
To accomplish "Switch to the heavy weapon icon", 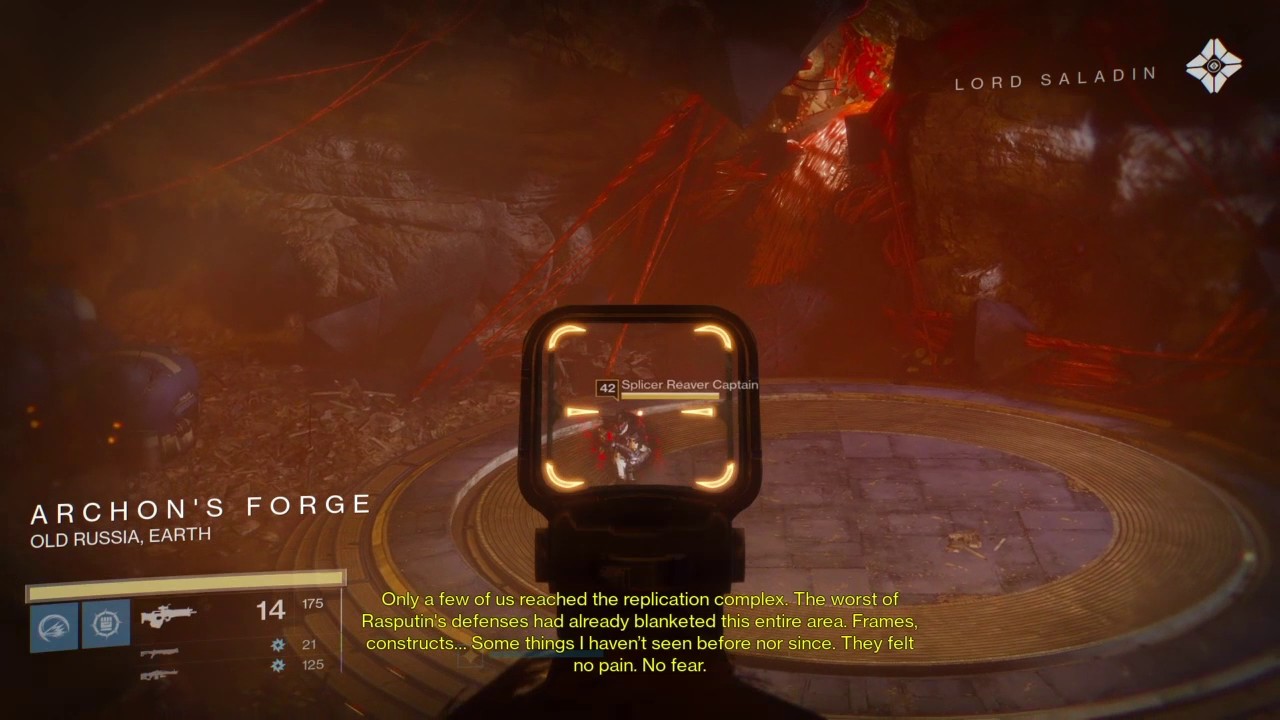I will (x=160, y=675).
